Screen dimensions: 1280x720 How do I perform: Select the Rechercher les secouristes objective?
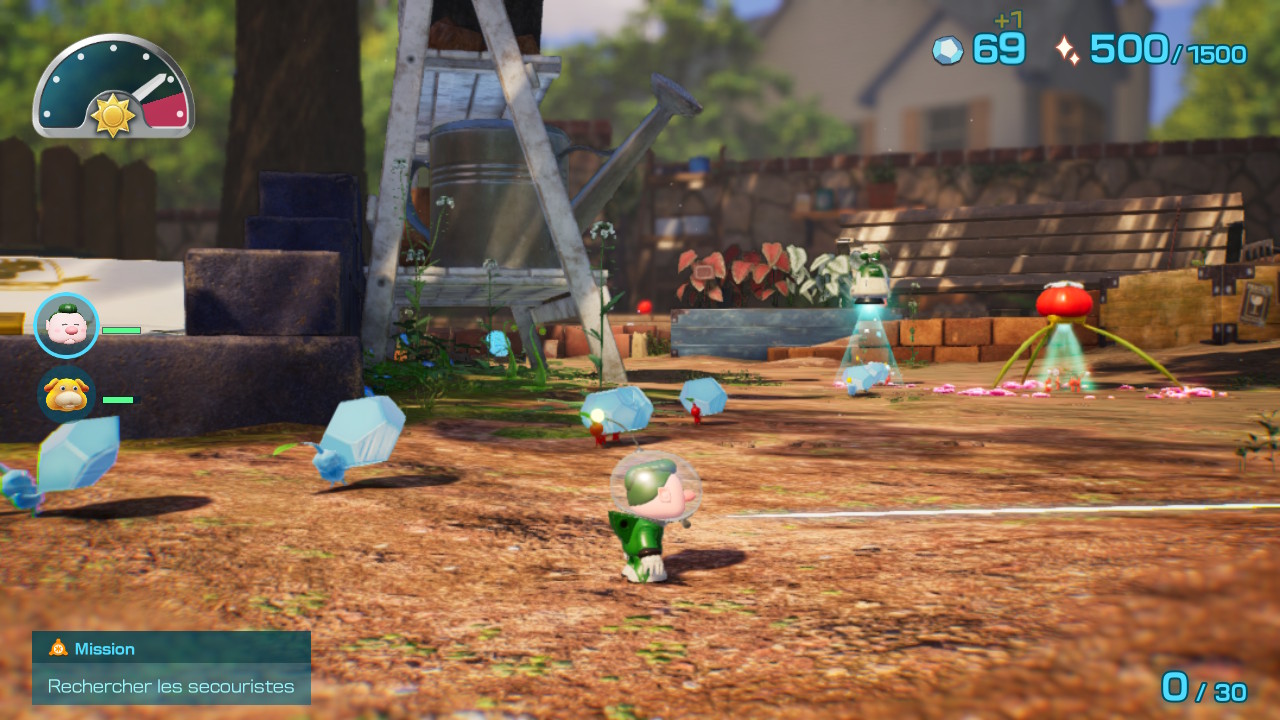[170, 686]
